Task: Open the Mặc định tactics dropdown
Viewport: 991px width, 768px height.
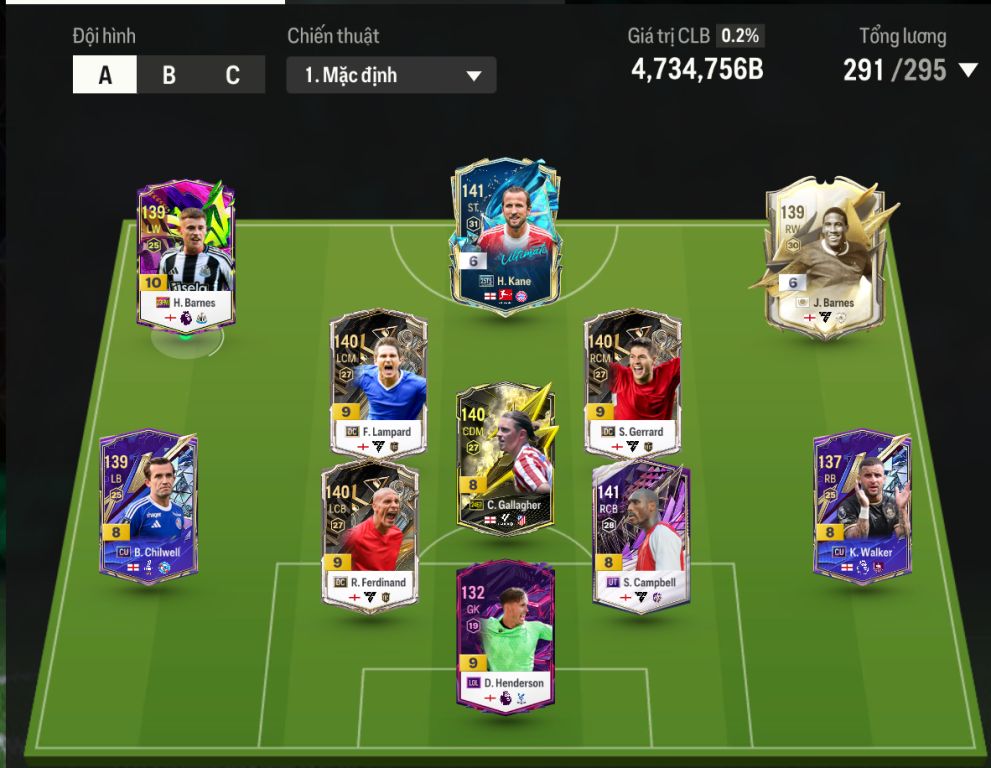Action: point(391,75)
